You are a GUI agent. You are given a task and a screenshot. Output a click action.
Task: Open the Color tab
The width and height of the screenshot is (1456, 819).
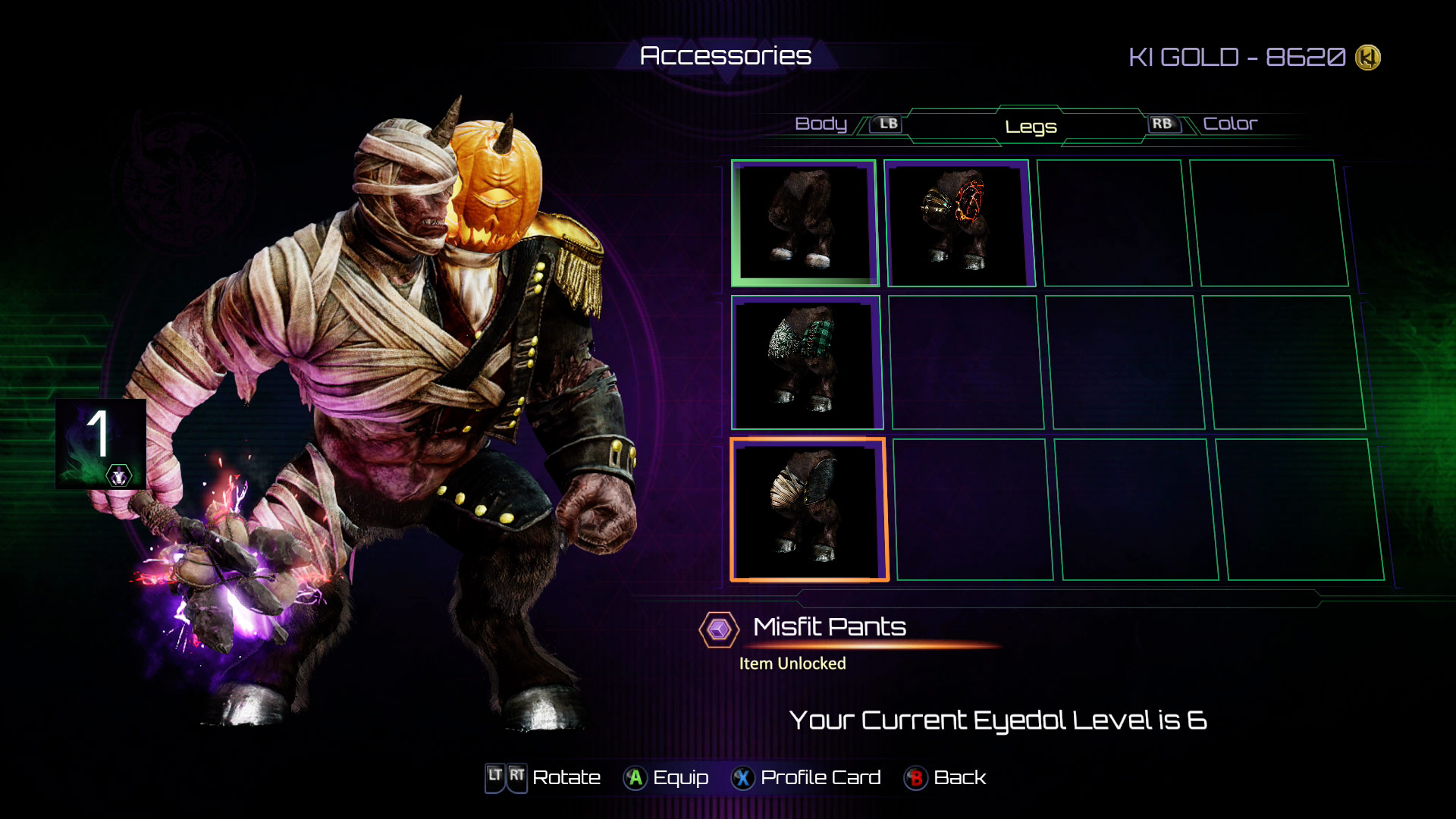point(1232,123)
